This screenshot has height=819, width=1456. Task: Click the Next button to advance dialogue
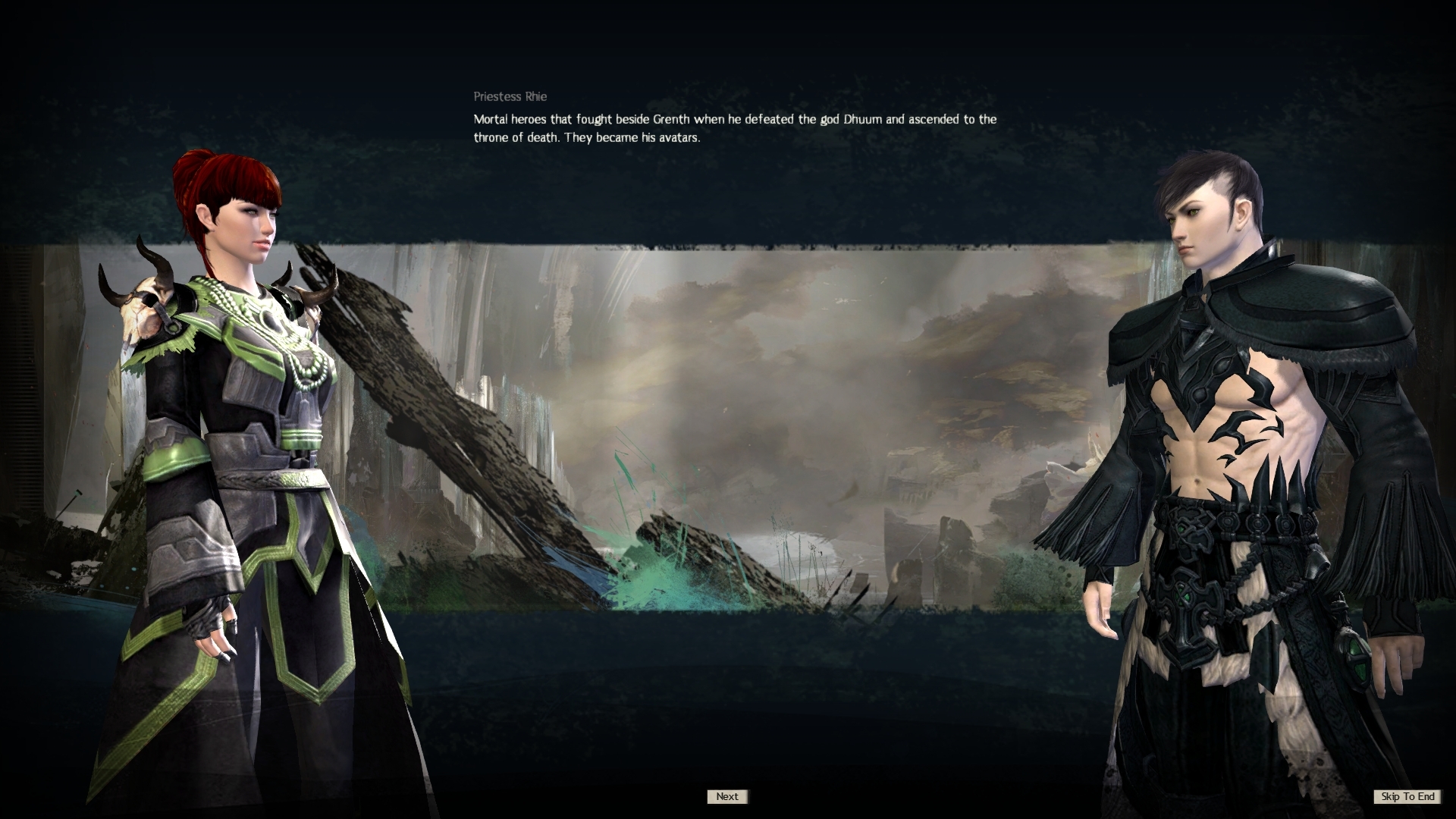coord(726,796)
